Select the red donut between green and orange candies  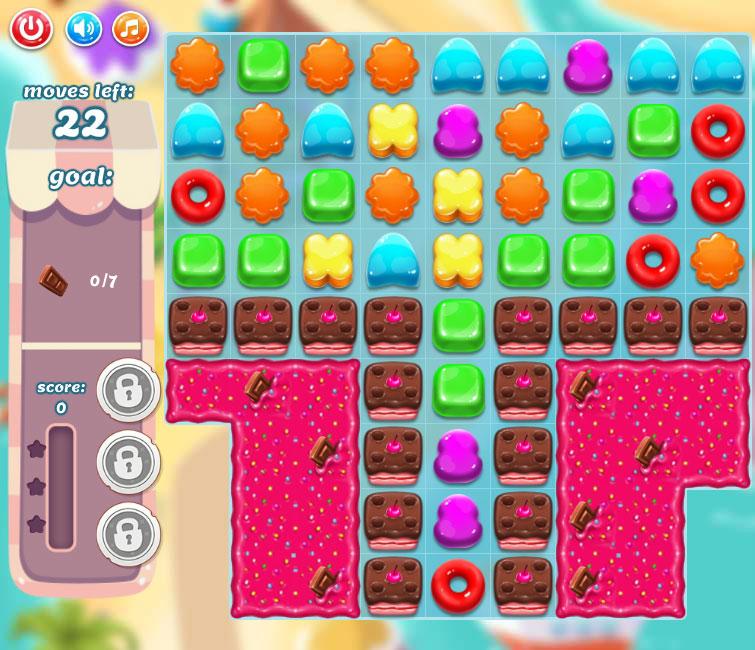coord(652,260)
